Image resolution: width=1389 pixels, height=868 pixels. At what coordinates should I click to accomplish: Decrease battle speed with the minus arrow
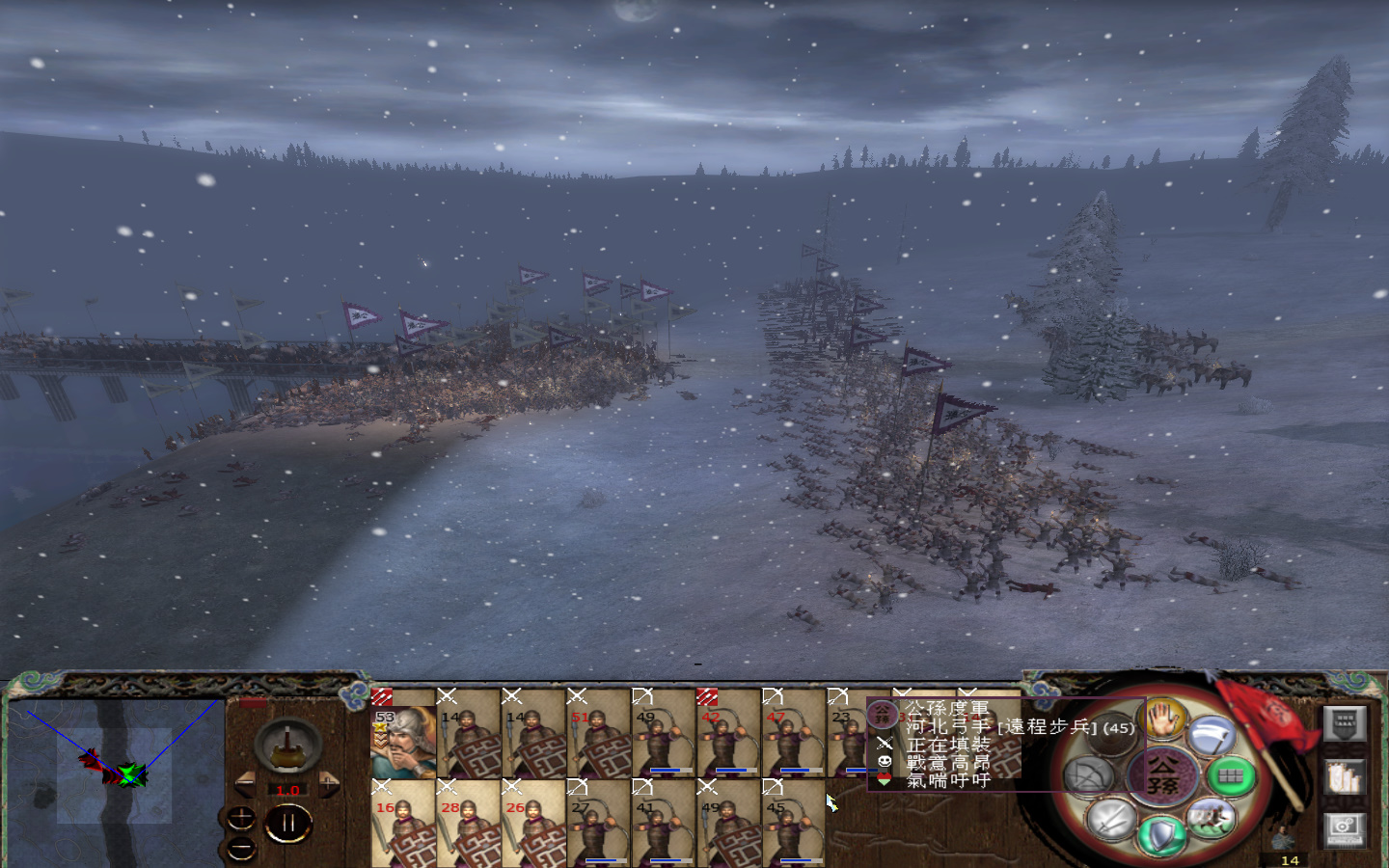tap(246, 783)
